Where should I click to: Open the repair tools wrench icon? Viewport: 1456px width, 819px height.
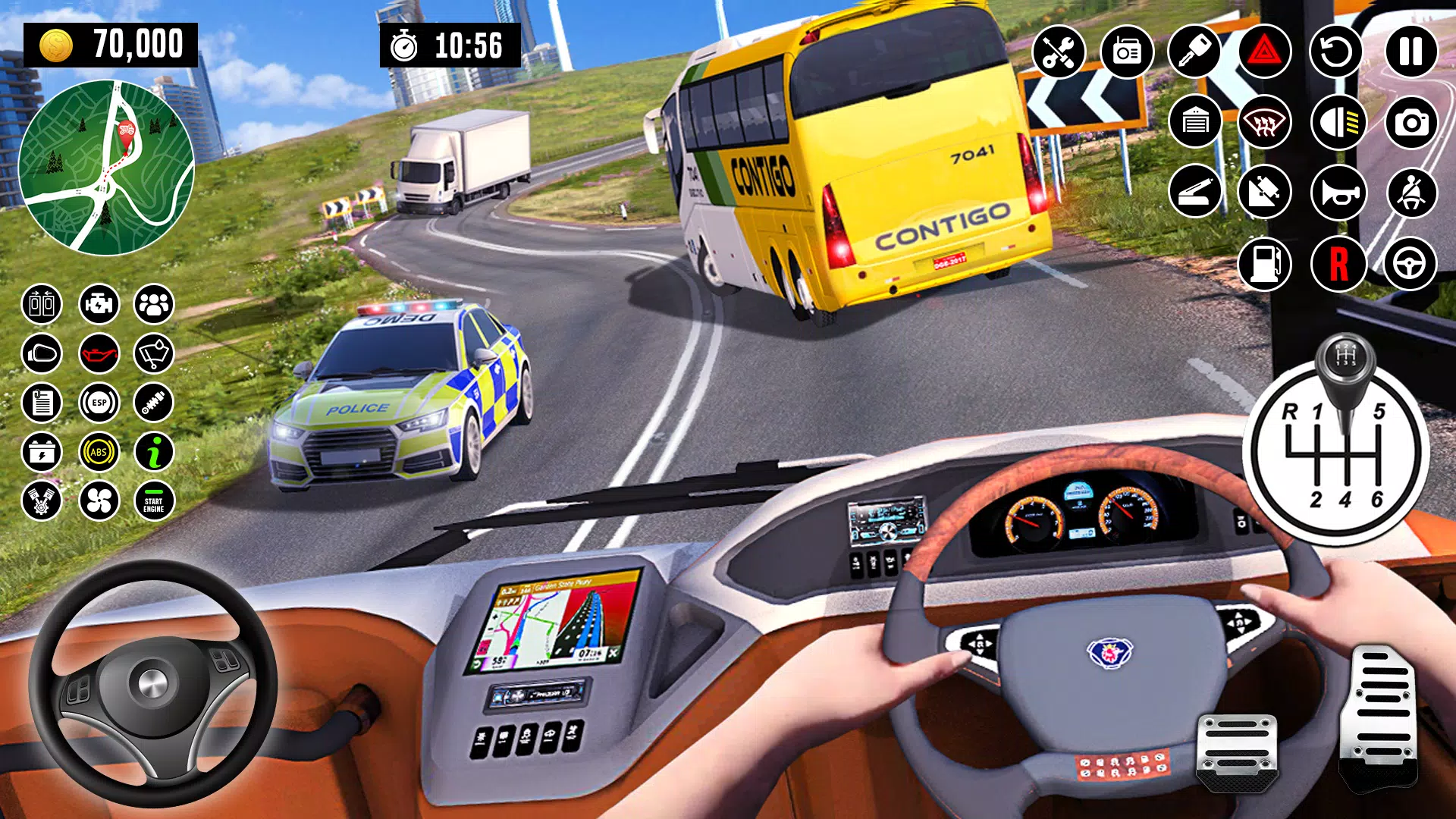tap(1058, 52)
